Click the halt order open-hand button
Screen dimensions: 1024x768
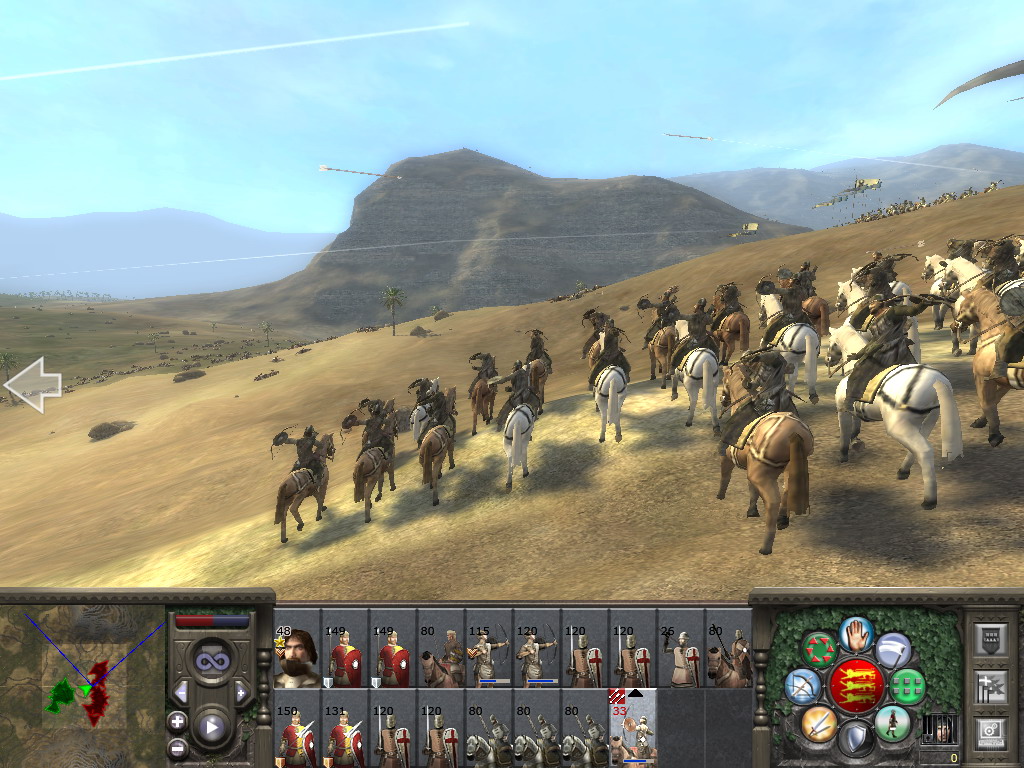click(x=857, y=633)
